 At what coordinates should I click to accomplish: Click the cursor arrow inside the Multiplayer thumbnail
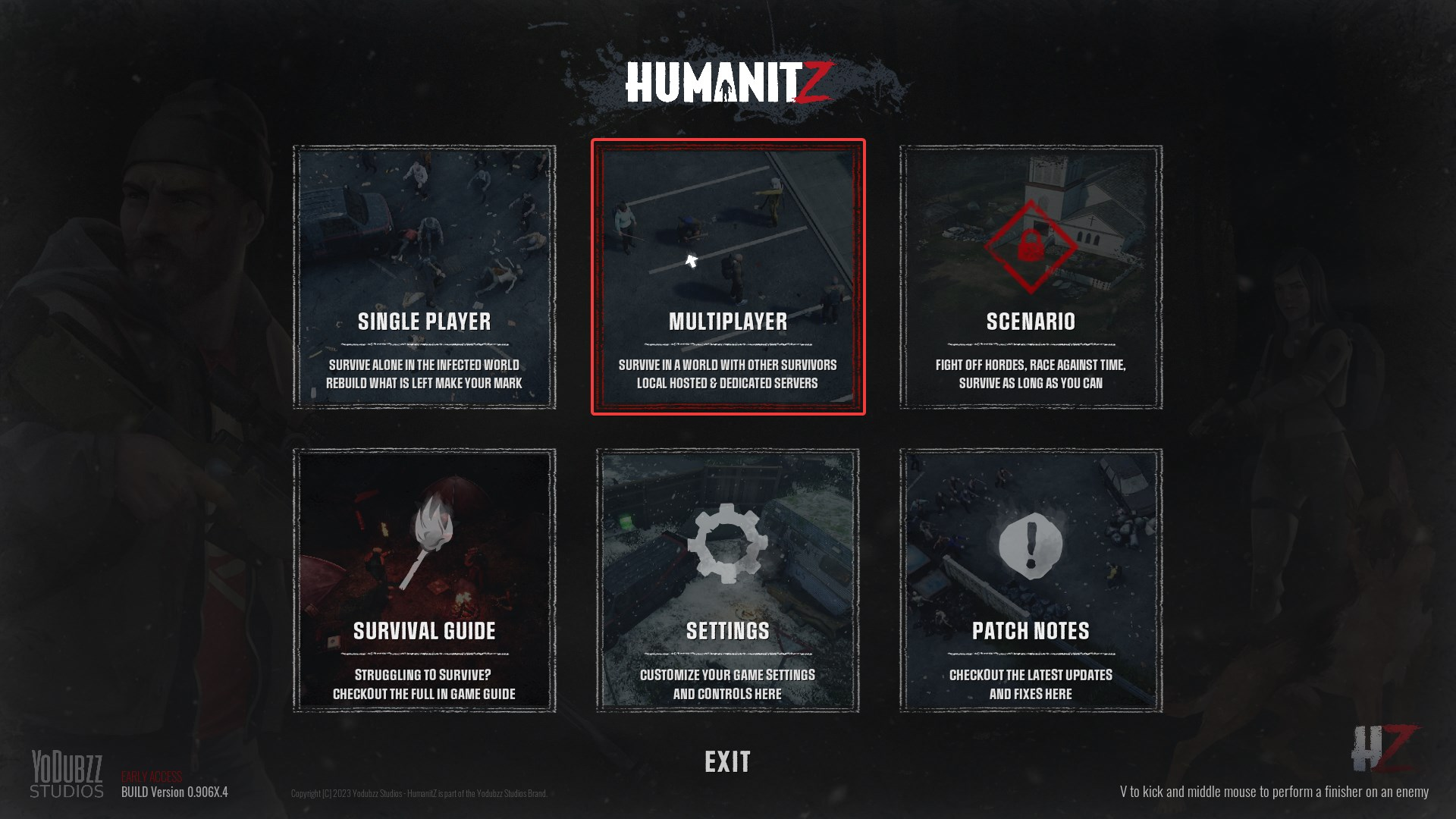point(690,262)
